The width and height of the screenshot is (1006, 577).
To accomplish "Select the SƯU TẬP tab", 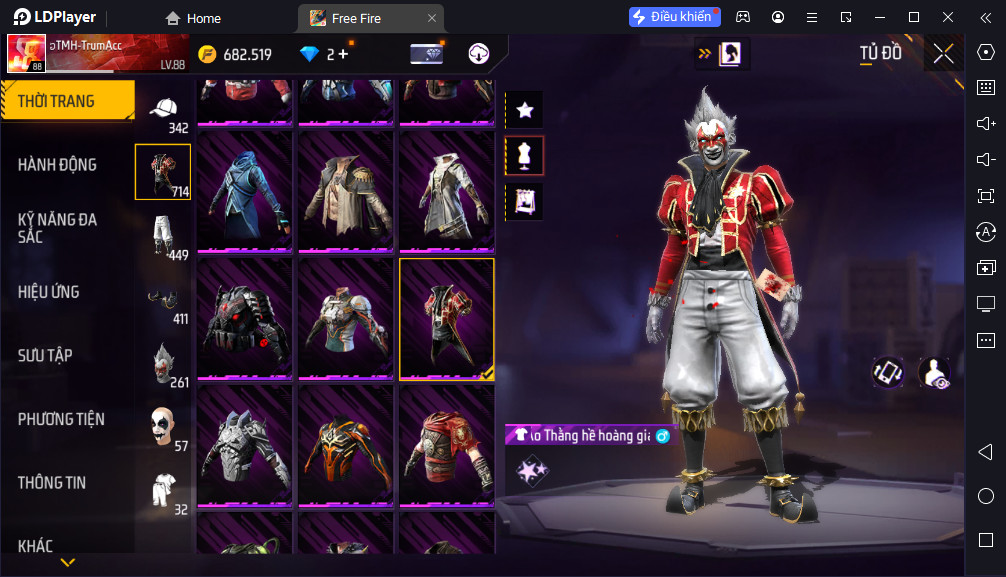I will pyautogui.click(x=45, y=355).
